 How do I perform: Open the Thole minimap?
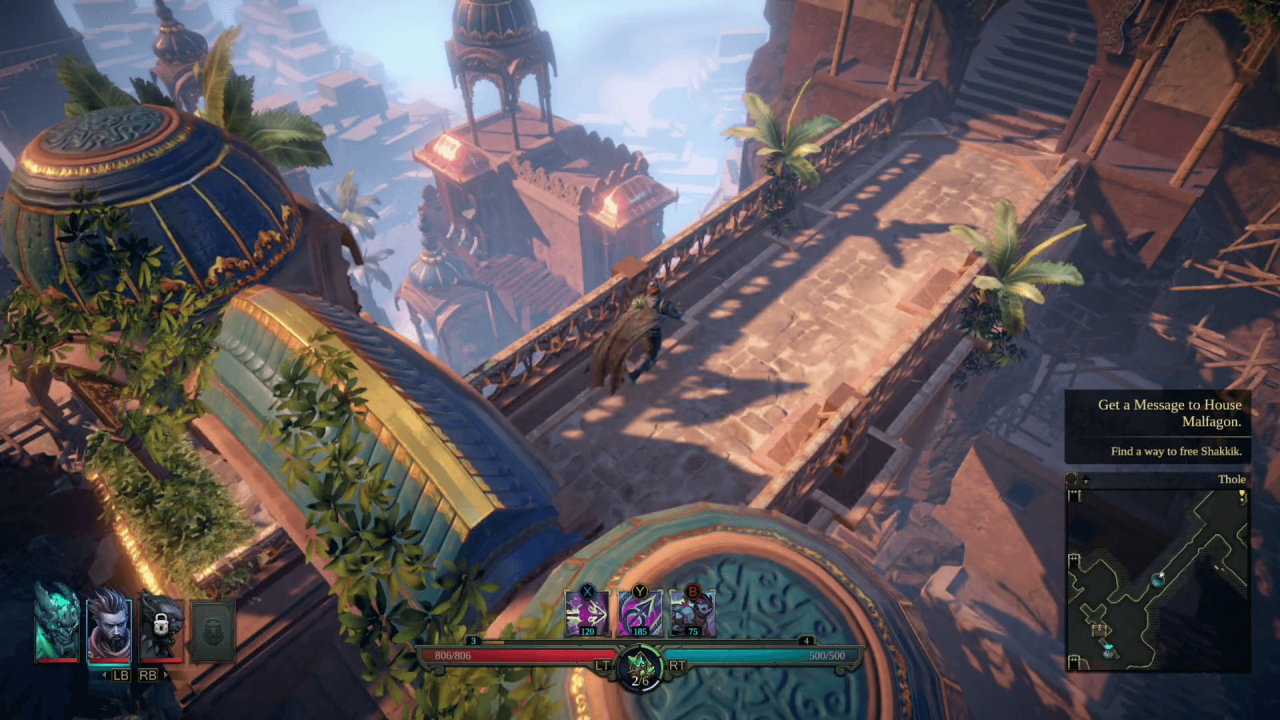(1157, 579)
